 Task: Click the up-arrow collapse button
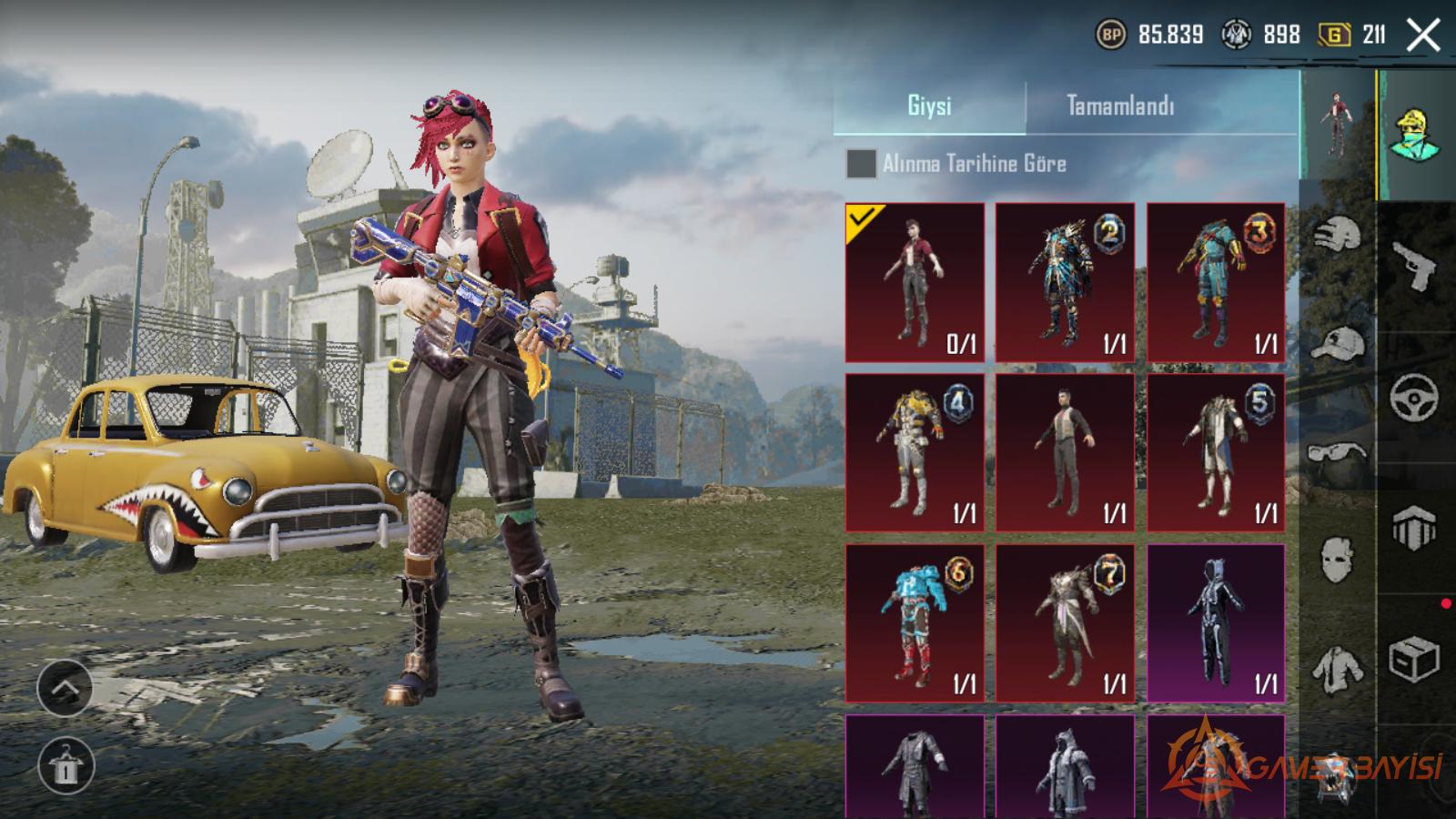tap(66, 687)
